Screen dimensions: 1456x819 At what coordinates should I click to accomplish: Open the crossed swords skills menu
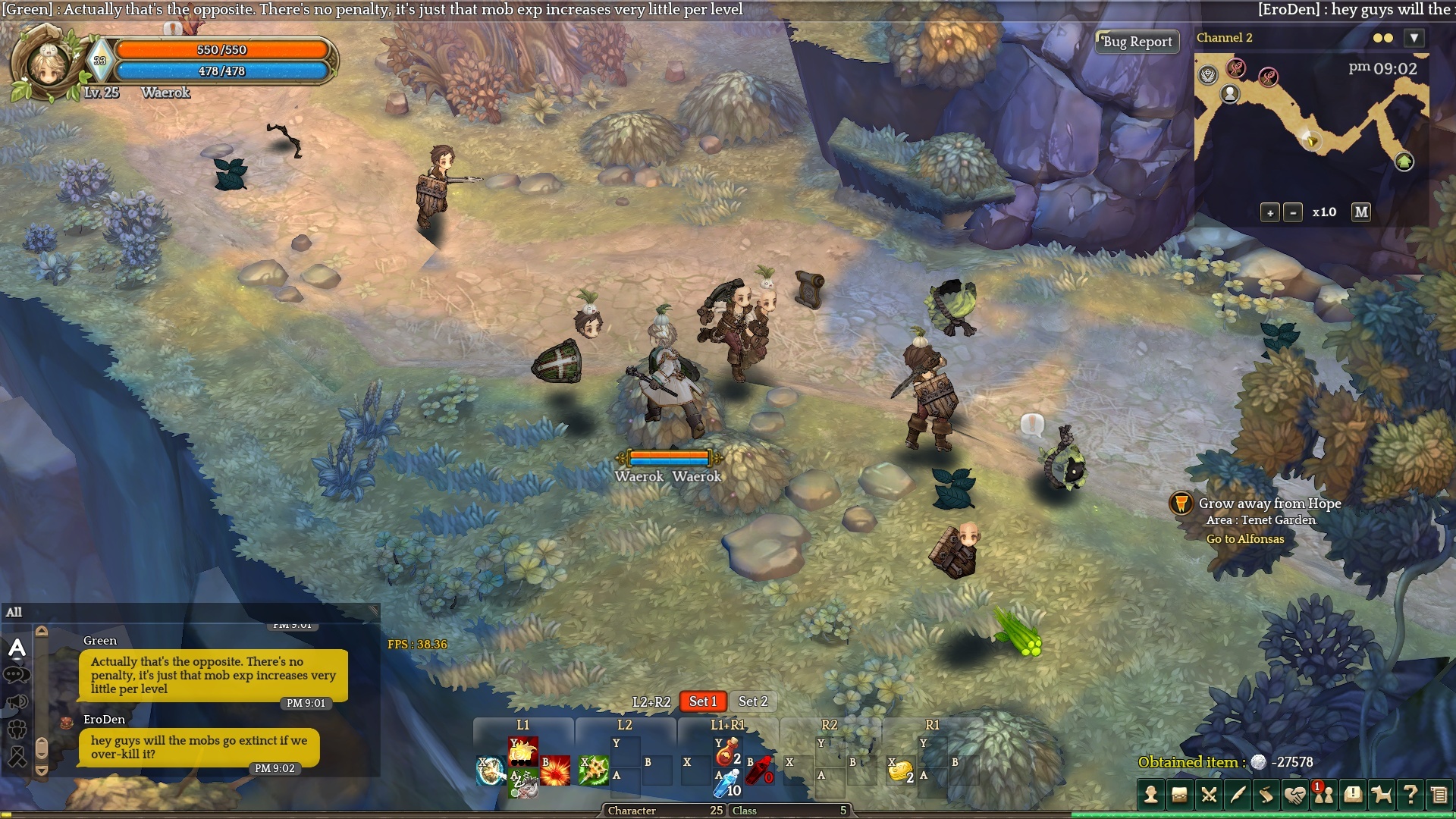(1208, 795)
